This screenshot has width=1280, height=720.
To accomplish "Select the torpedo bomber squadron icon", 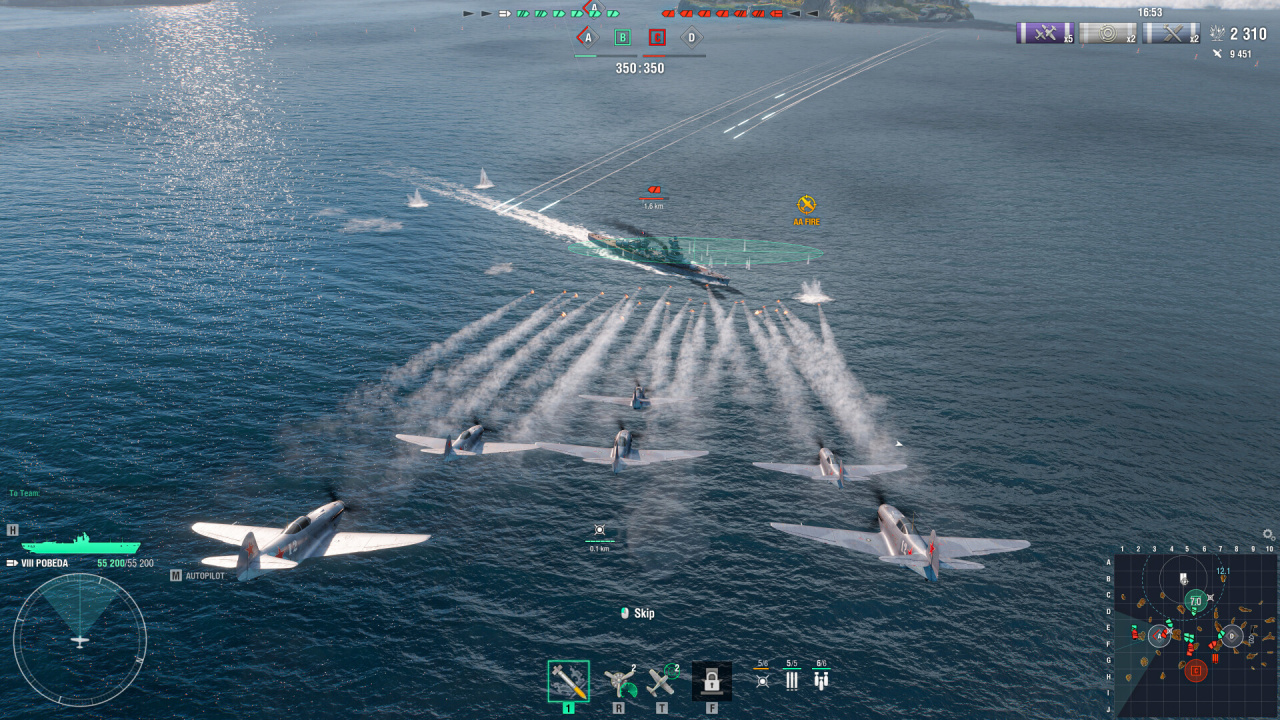I will 791,680.
